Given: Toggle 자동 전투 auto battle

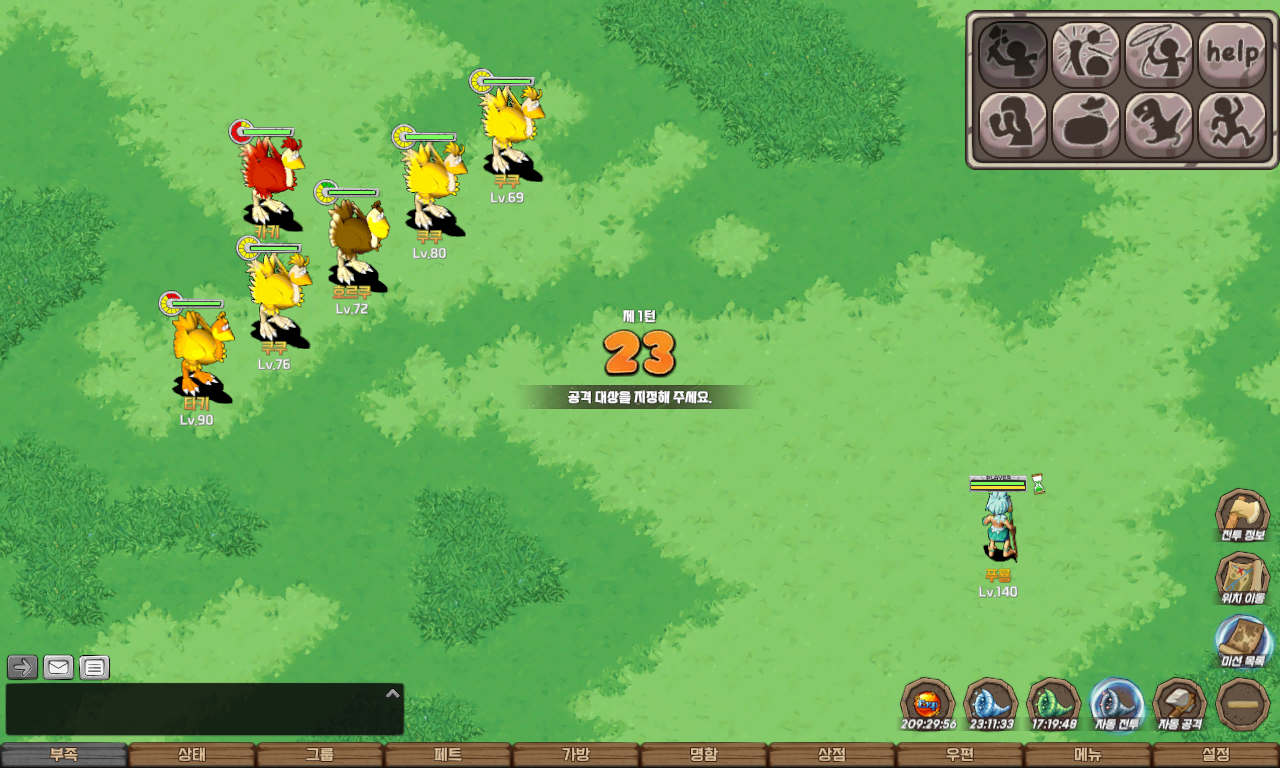Looking at the screenshot, I should tap(1116, 704).
